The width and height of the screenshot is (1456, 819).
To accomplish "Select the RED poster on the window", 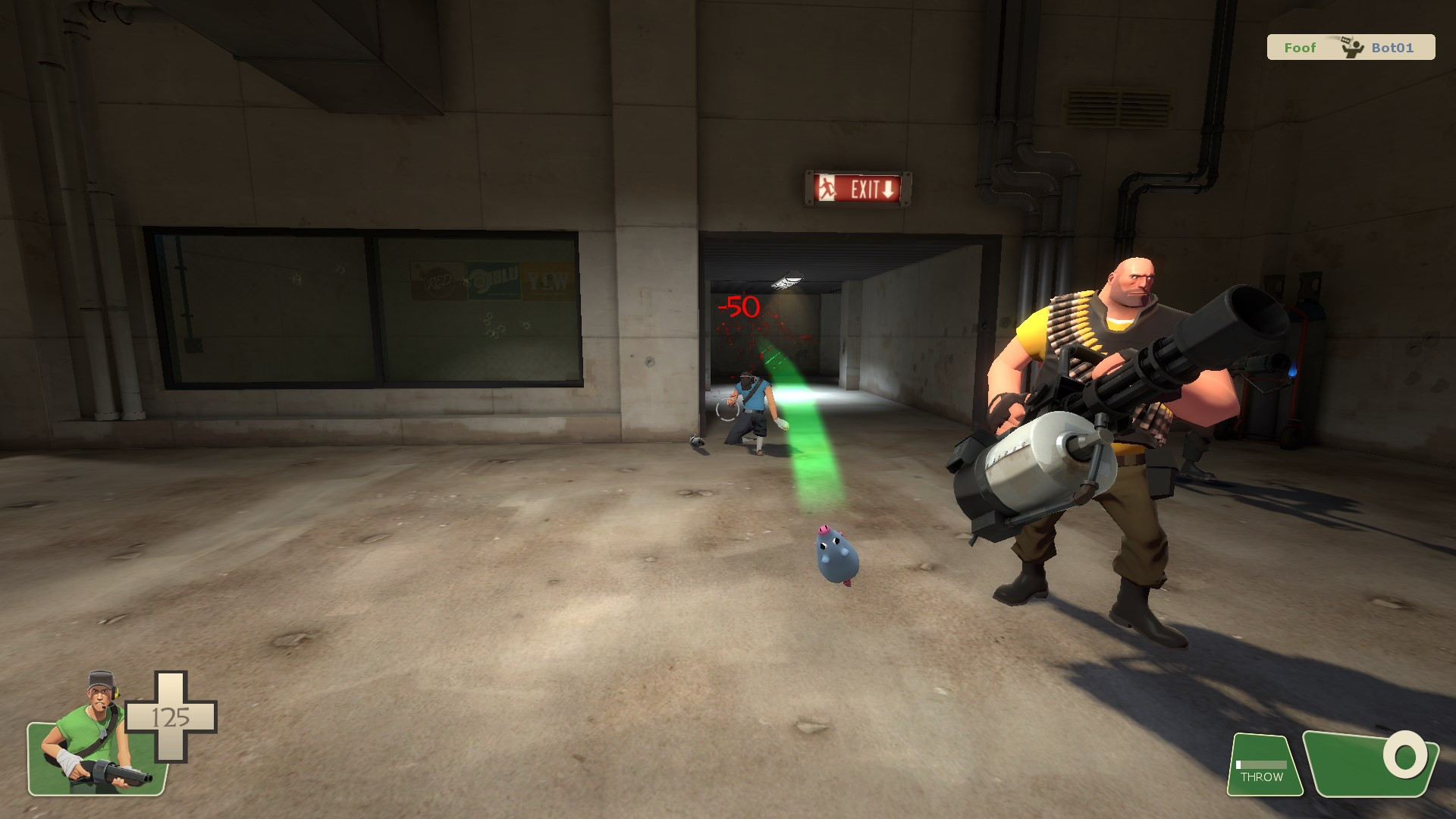I will point(438,279).
